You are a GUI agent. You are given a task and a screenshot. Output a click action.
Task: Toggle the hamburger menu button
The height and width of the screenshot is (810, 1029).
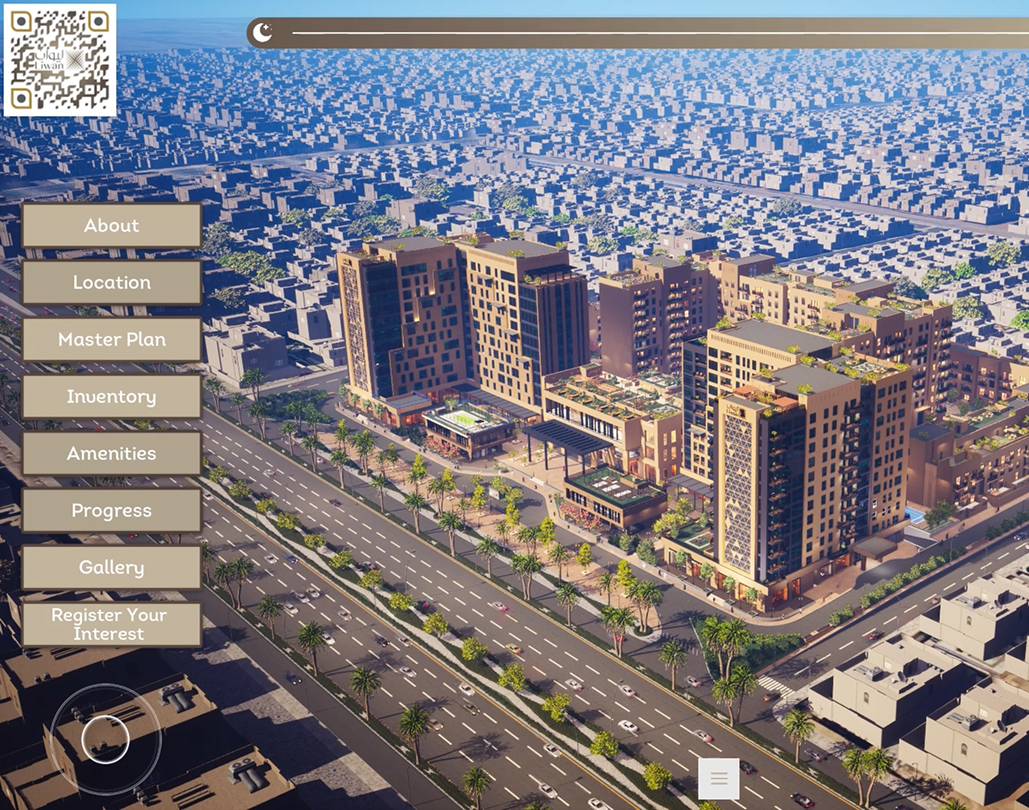pos(719,779)
